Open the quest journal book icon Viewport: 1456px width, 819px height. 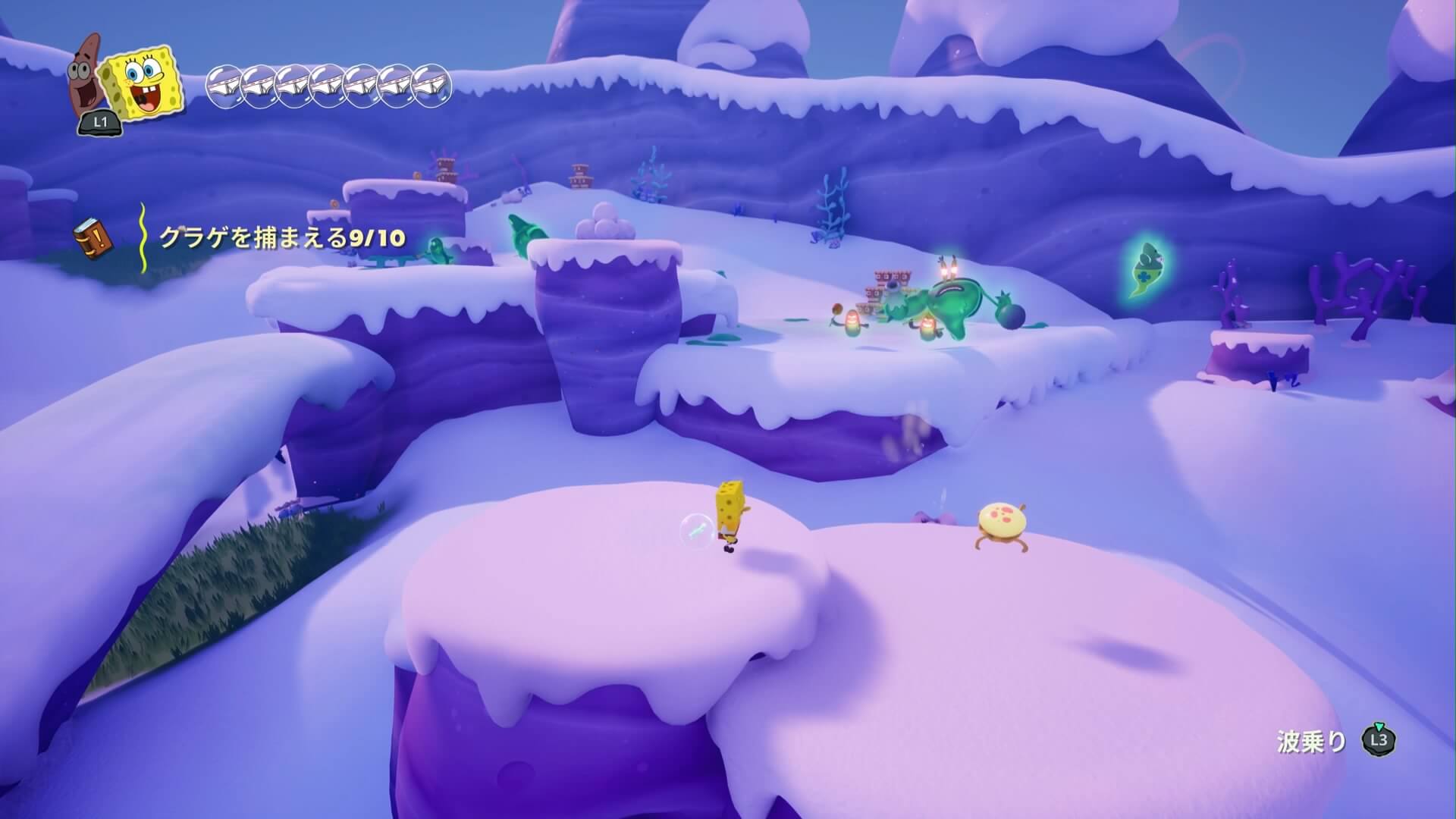tap(92, 238)
